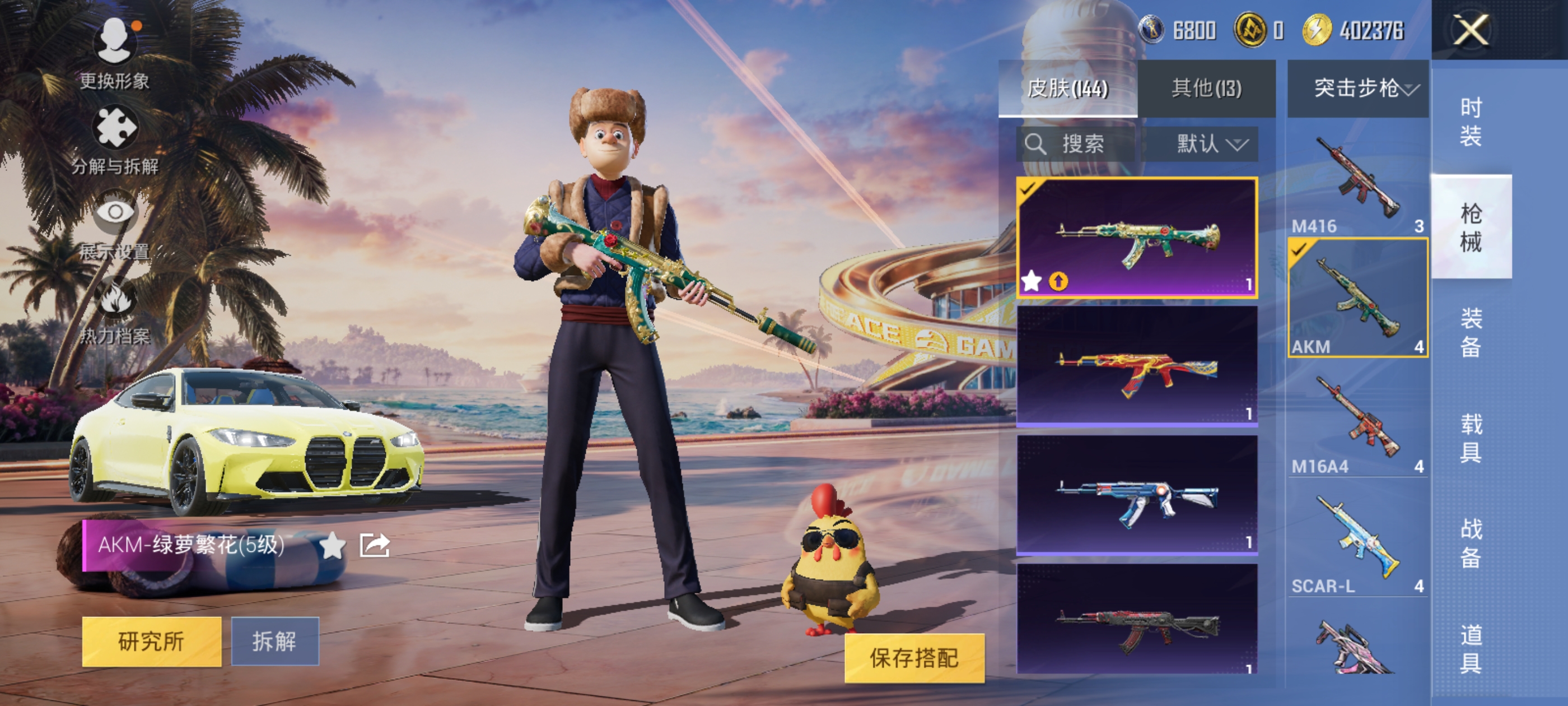Select the red and gold AKM skin
Image resolution: width=1568 pixels, height=706 pixels.
point(1137,366)
